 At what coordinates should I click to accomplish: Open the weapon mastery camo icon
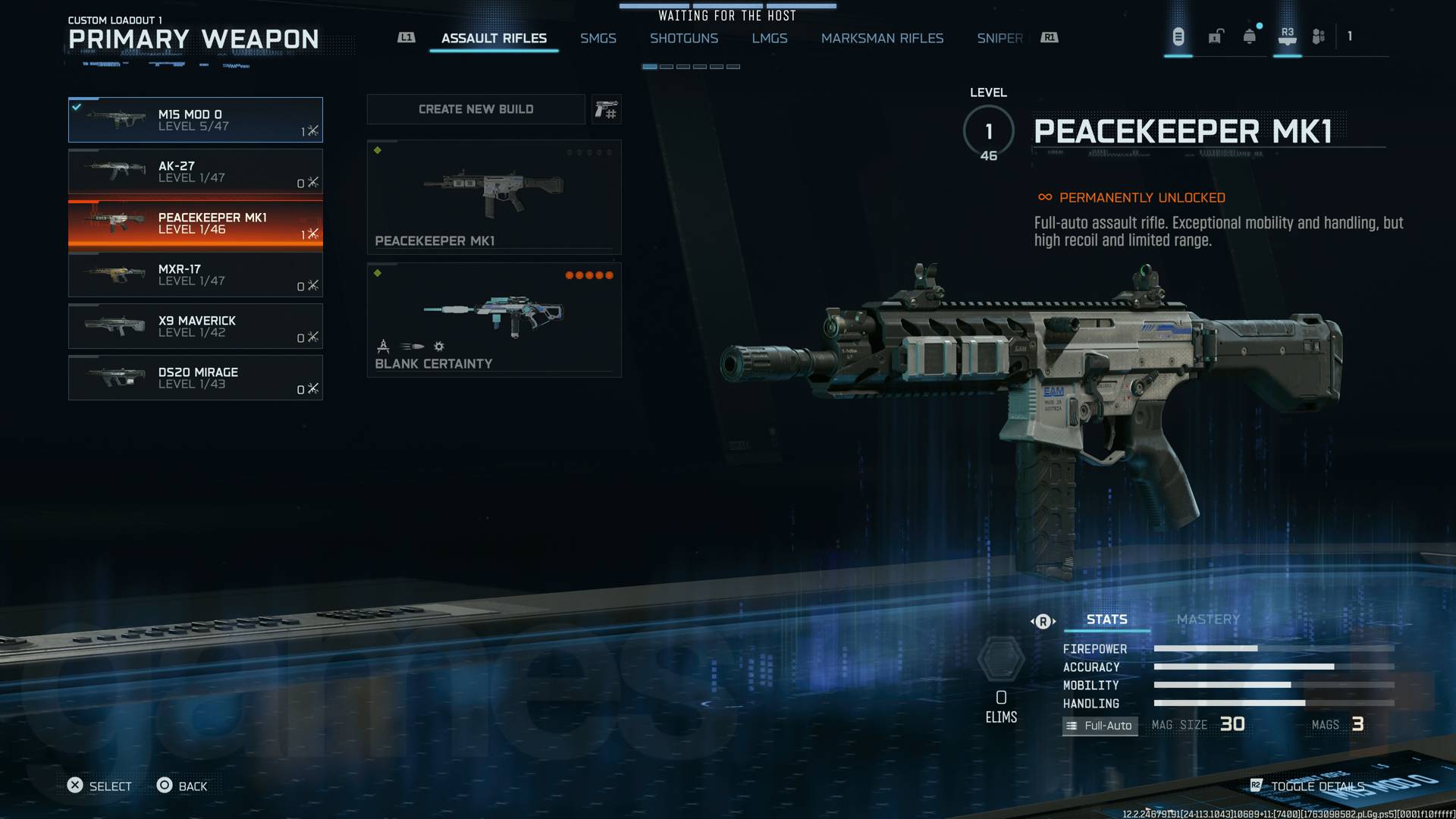(1003, 658)
